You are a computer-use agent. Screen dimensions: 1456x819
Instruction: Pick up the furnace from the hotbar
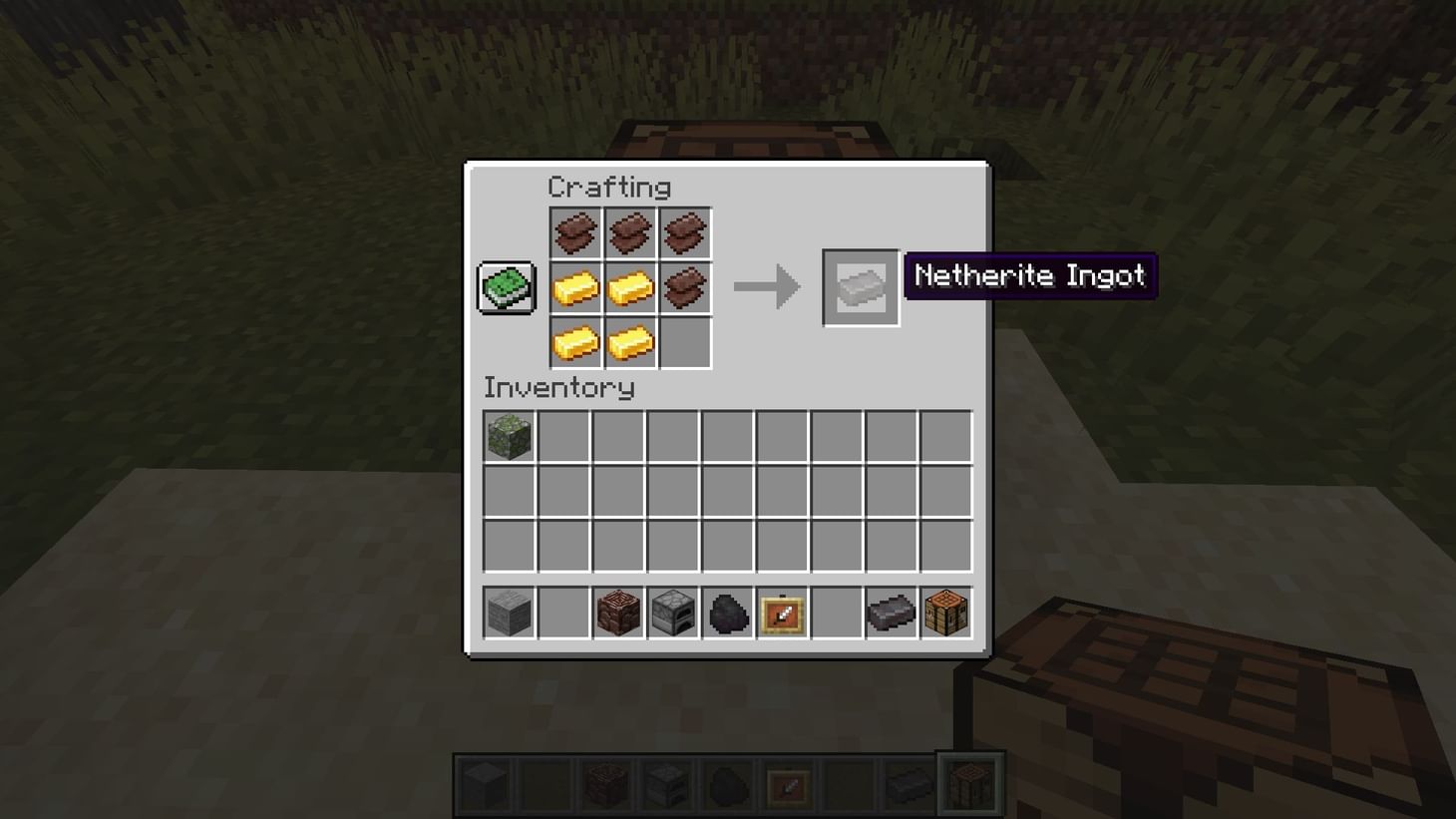[671, 614]
